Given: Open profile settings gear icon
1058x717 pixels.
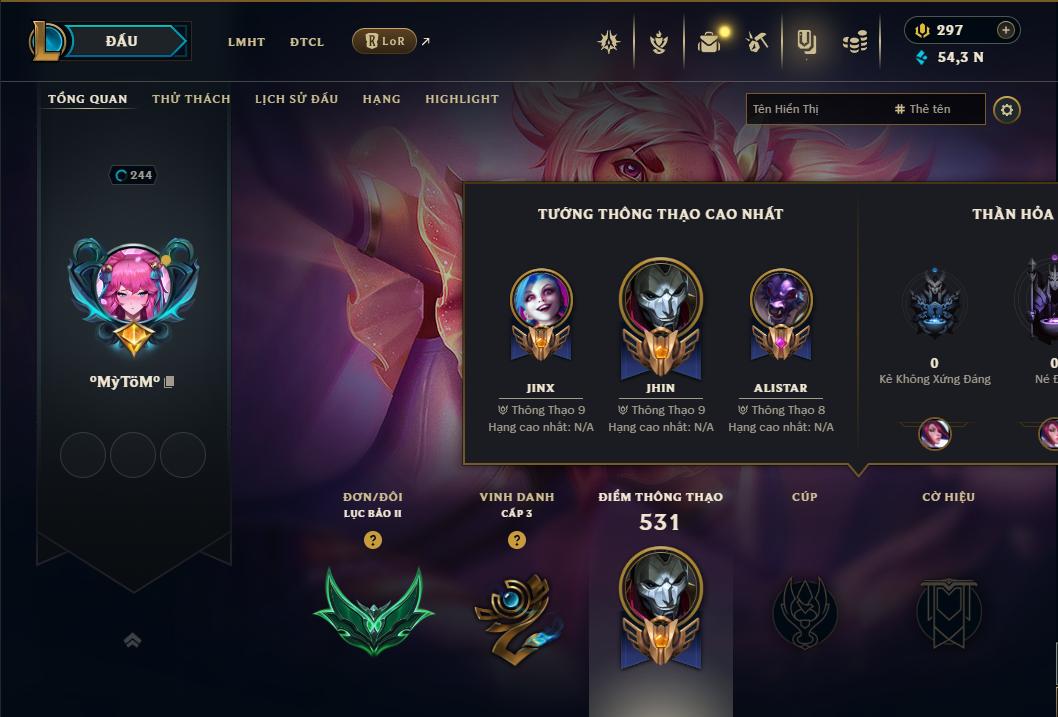Looking at the screenshot, I should (1007, 109).
